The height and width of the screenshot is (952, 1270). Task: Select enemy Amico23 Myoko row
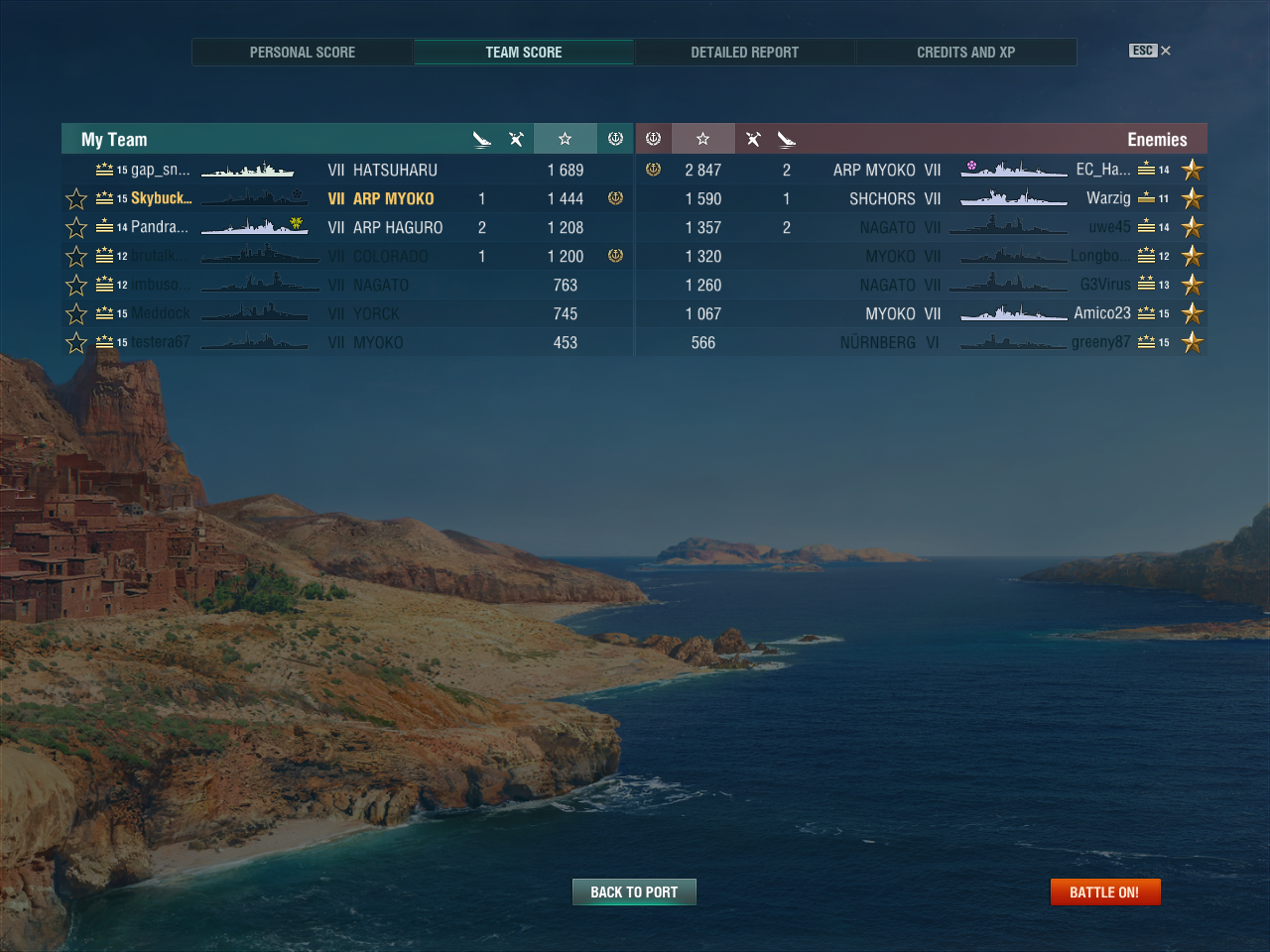click(921, 313)
